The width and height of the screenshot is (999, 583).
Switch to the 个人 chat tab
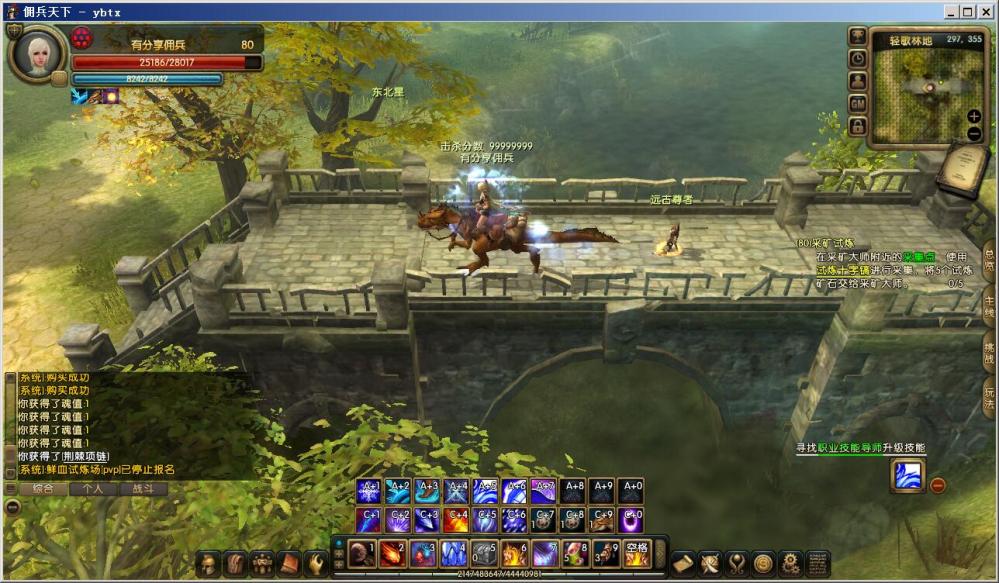click(93, 489)
